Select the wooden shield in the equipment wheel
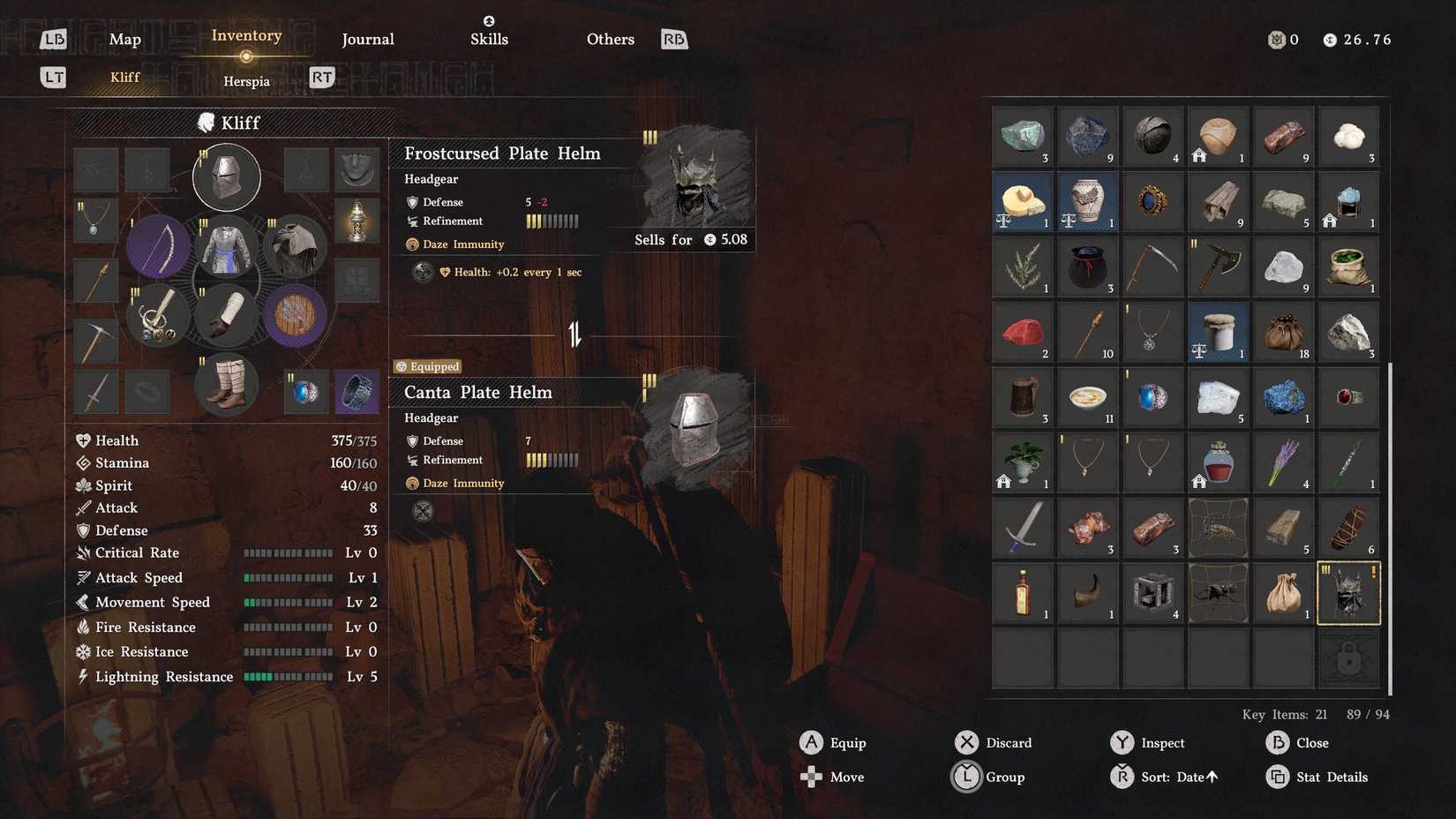The height and width of the screenshot is (819, 1456). pos(295,316)
